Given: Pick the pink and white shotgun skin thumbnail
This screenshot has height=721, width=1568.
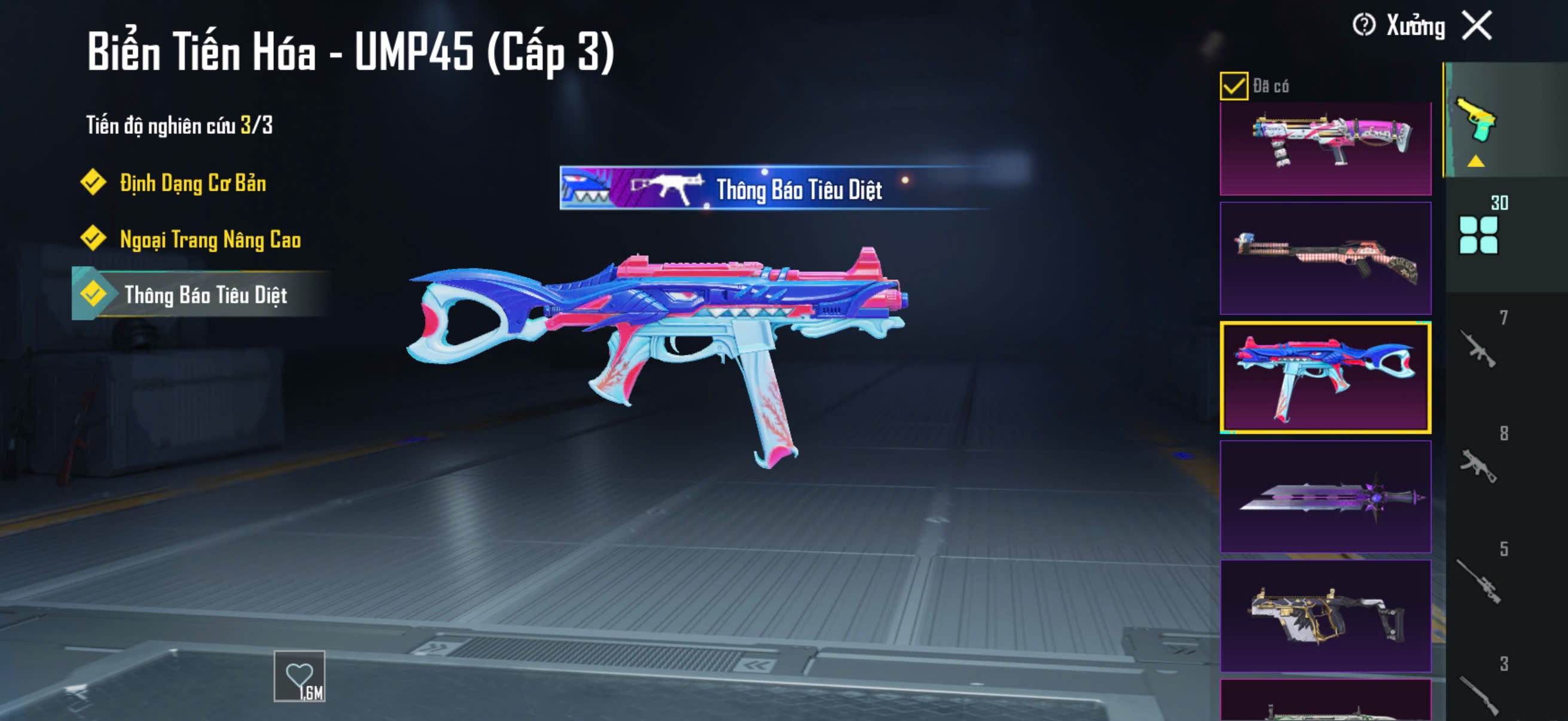Looking at the screenshot, I should (x=1325, y=146).
